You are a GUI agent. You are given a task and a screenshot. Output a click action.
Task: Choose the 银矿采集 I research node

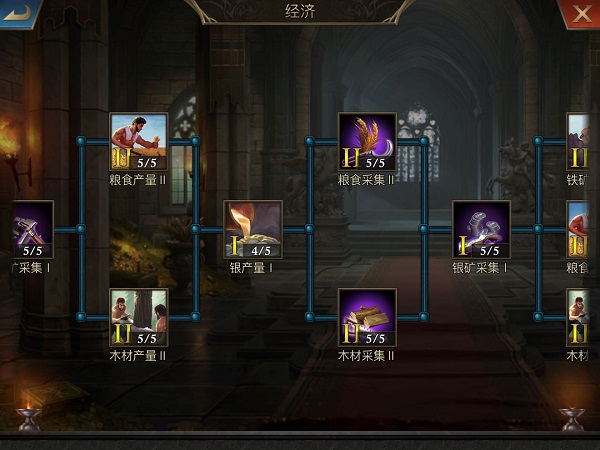tap(481, 230)
